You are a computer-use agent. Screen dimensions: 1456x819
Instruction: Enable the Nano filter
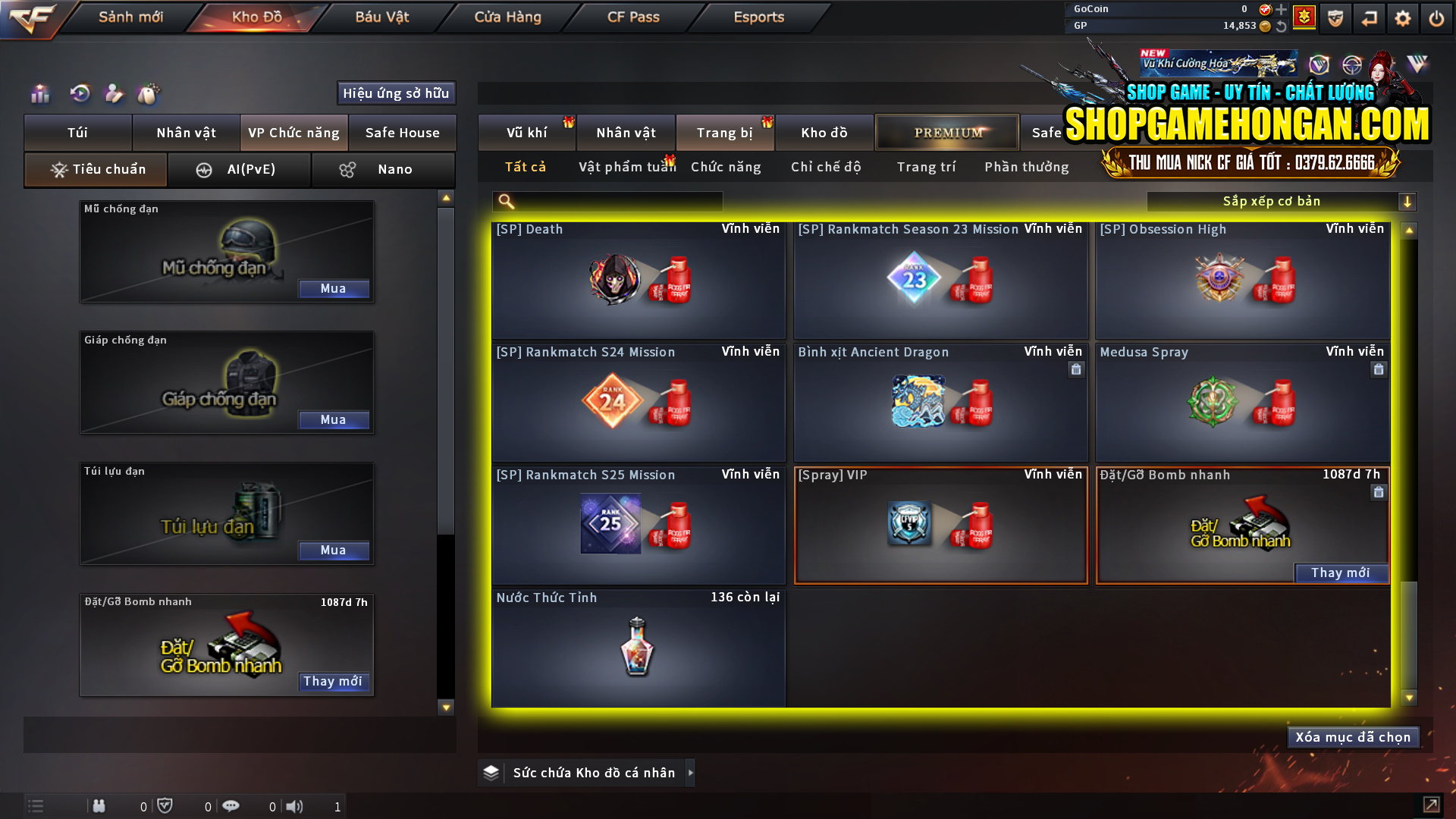tap(383, 169)
